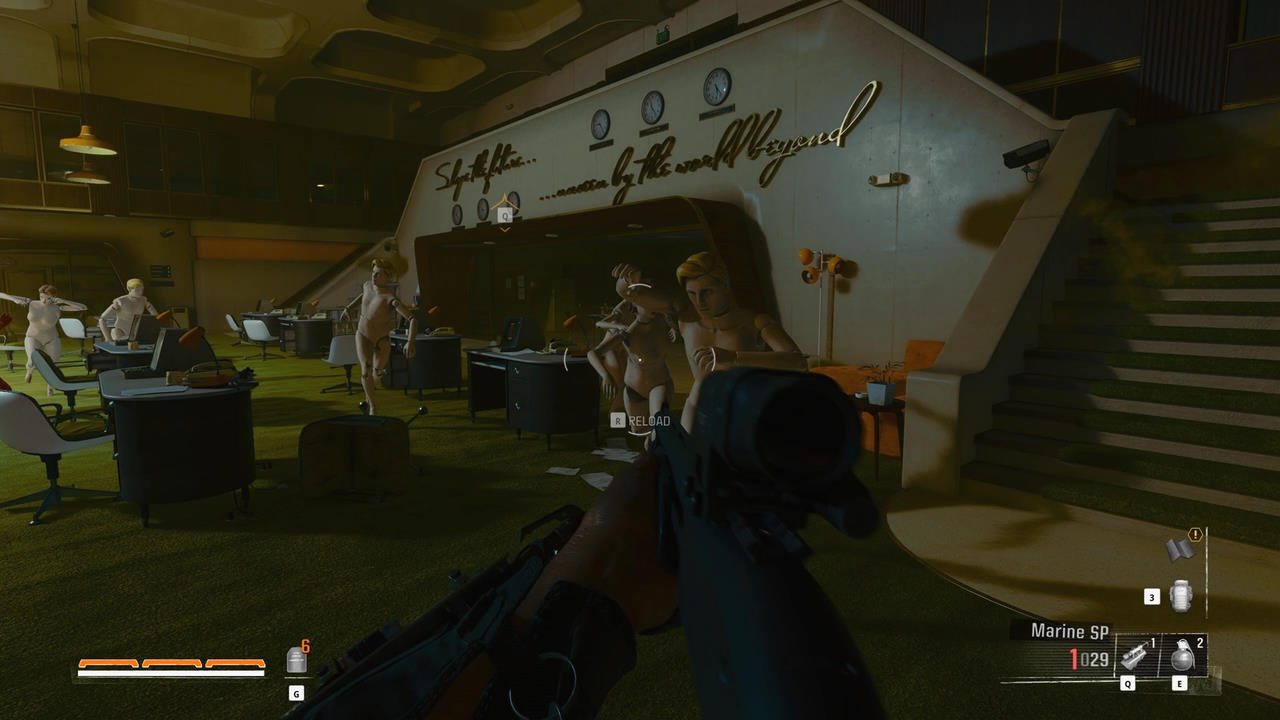The image size is (1280, 720).
Task: Select the armor plate icon
Action: pos(296,659)
